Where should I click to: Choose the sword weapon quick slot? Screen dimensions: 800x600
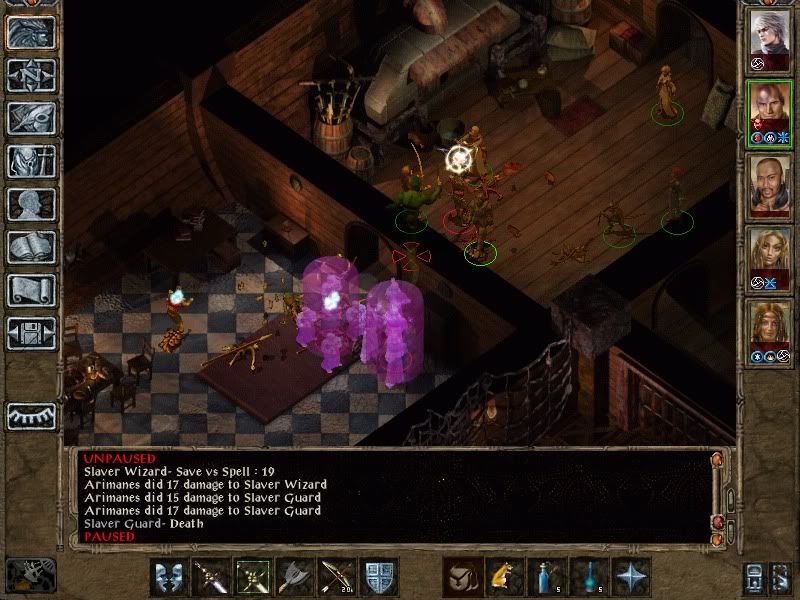pos(210,577)
